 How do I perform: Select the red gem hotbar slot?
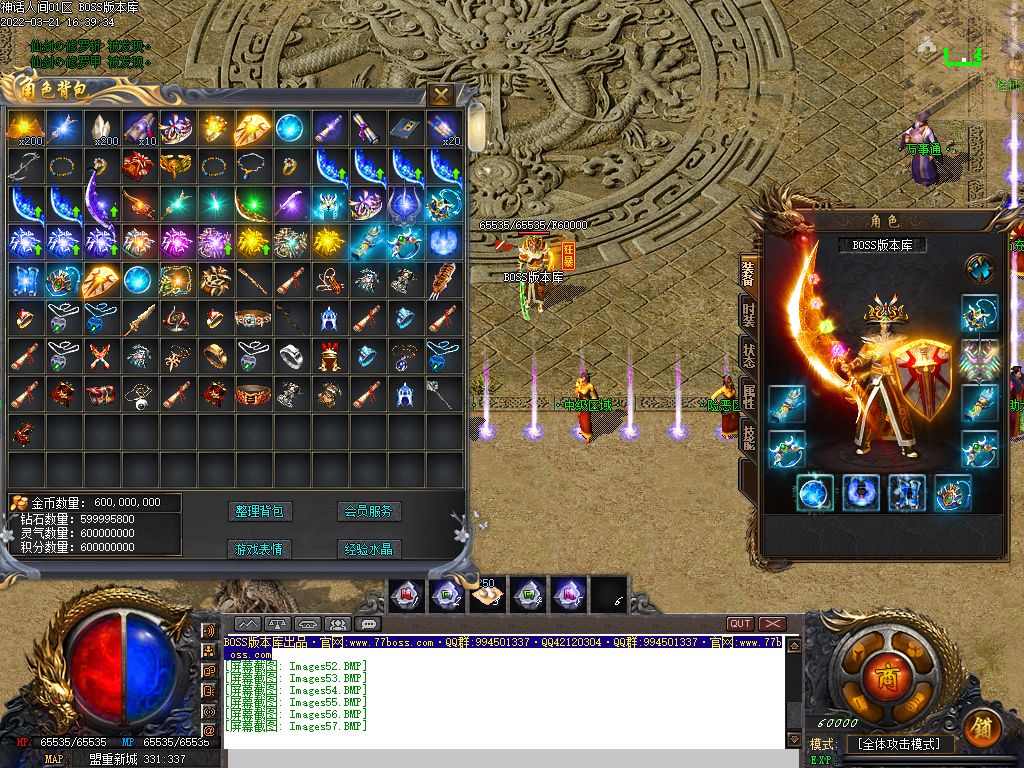point(405,596)
